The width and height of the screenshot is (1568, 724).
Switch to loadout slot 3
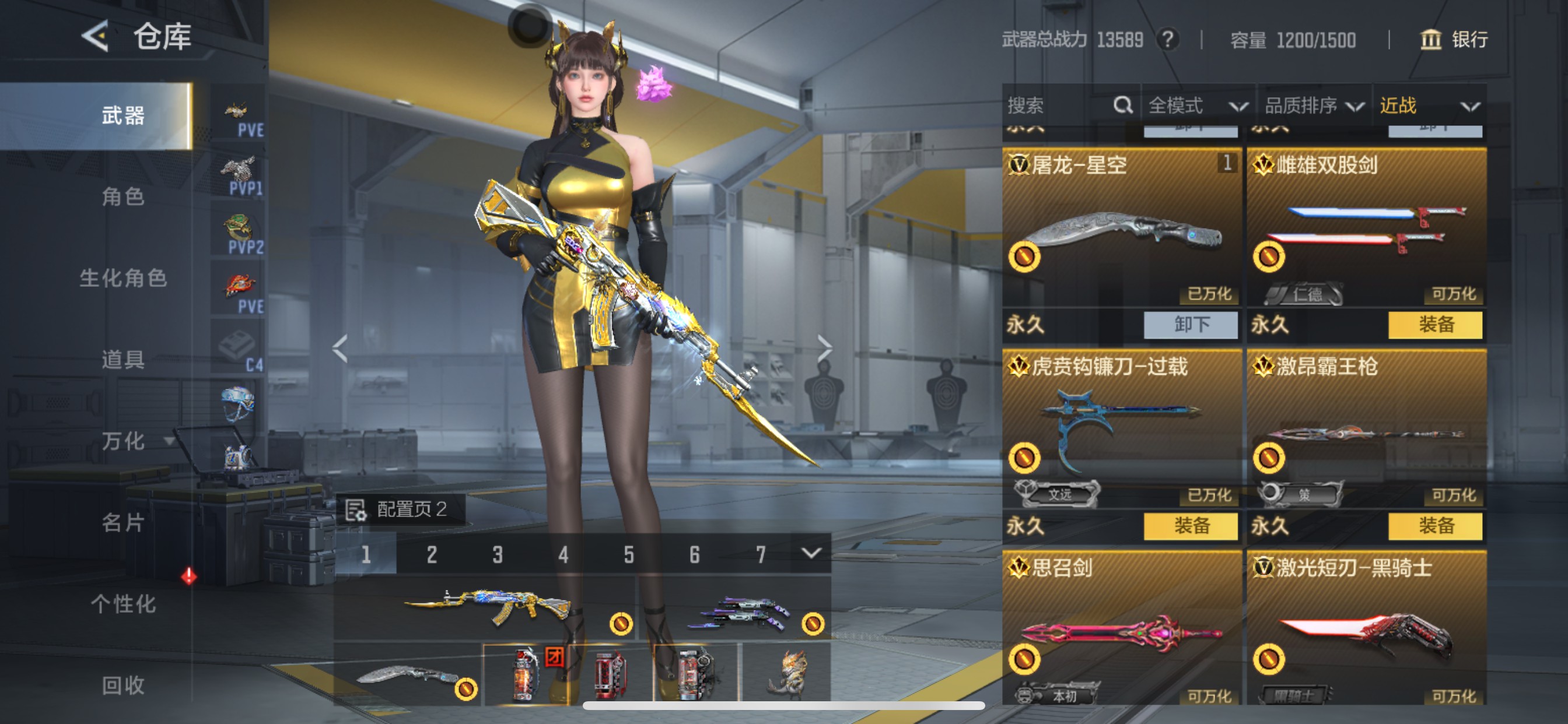point(498,554)
